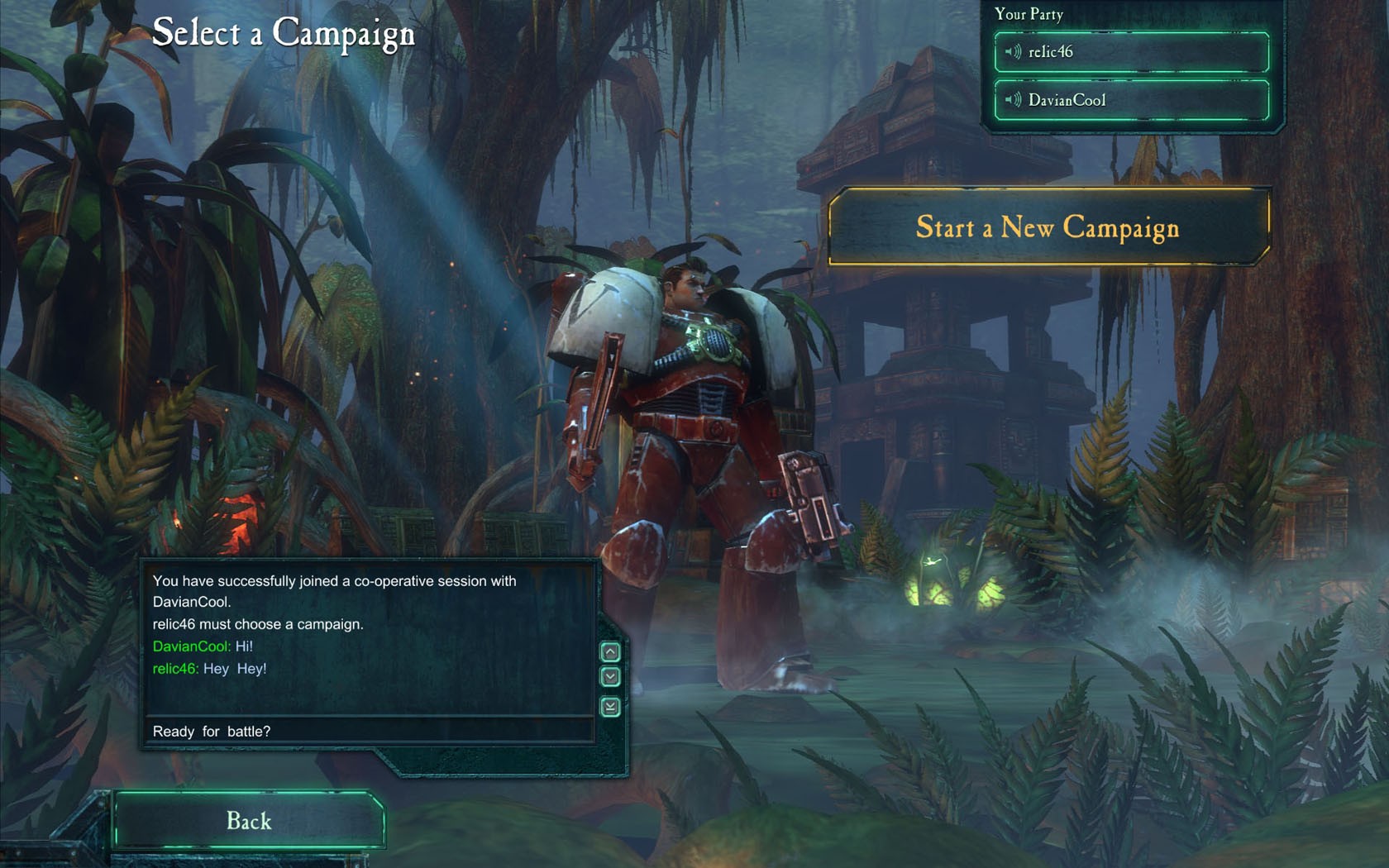This screenshot has width=1389, height=868.
Task: Toggle relic46's voice speaker icon
Action: coord(1013,52)
